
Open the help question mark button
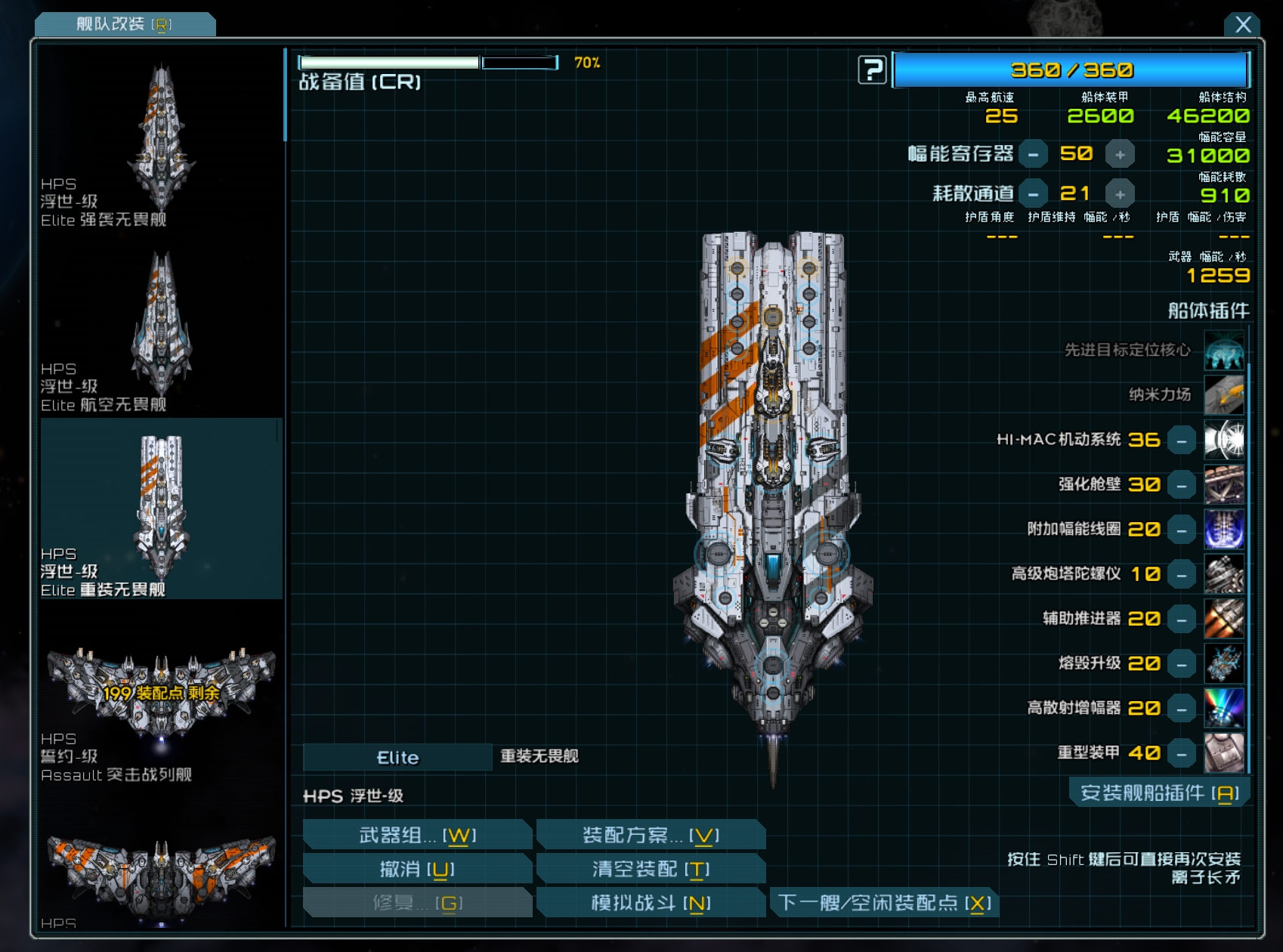pos(872,70)
